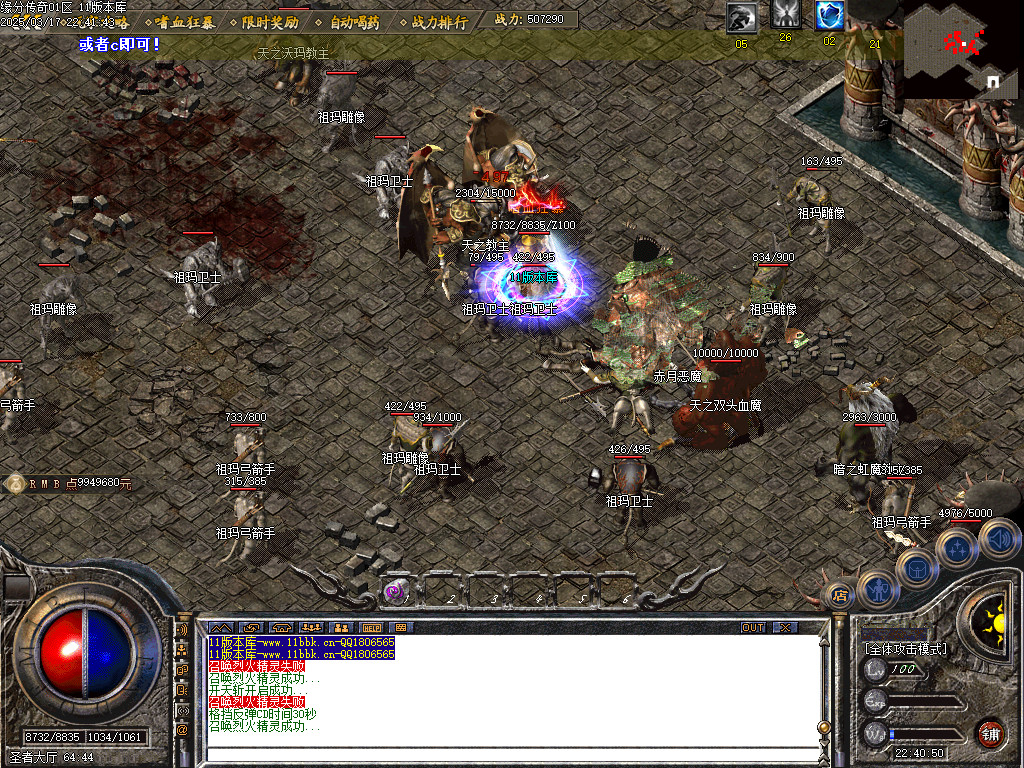Open the 店 shop round button
This screenshot has height=768, width=1024.
tap(838, 596)
